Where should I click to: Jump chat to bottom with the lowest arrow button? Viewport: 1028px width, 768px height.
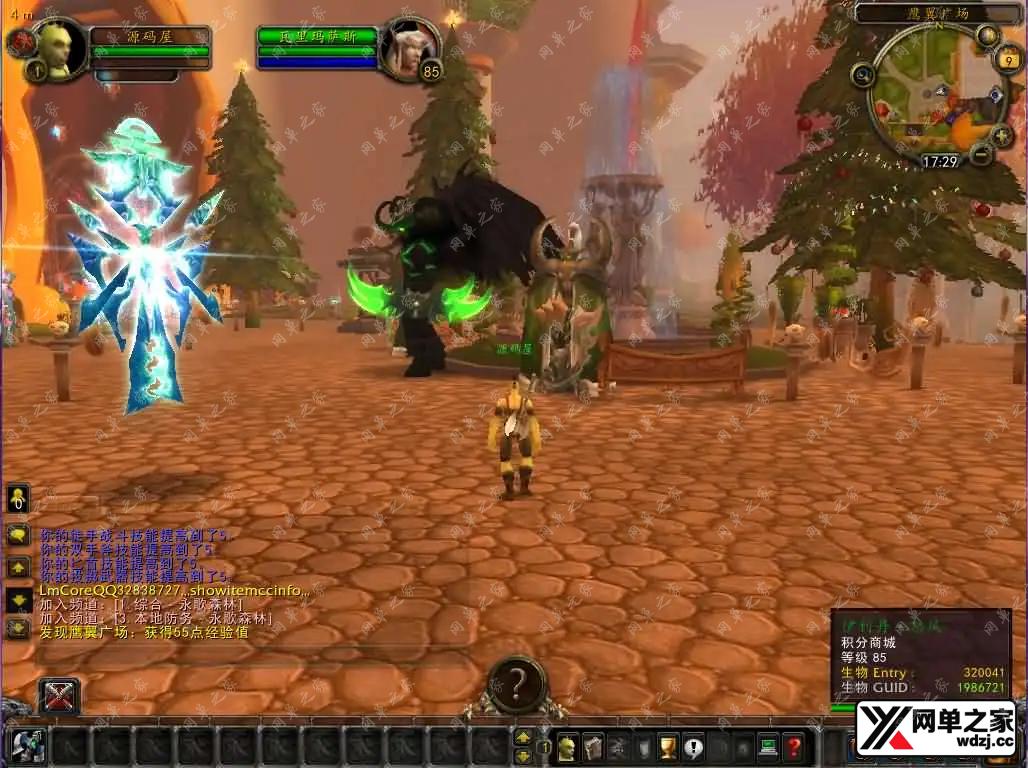click(x=17, y=628)
